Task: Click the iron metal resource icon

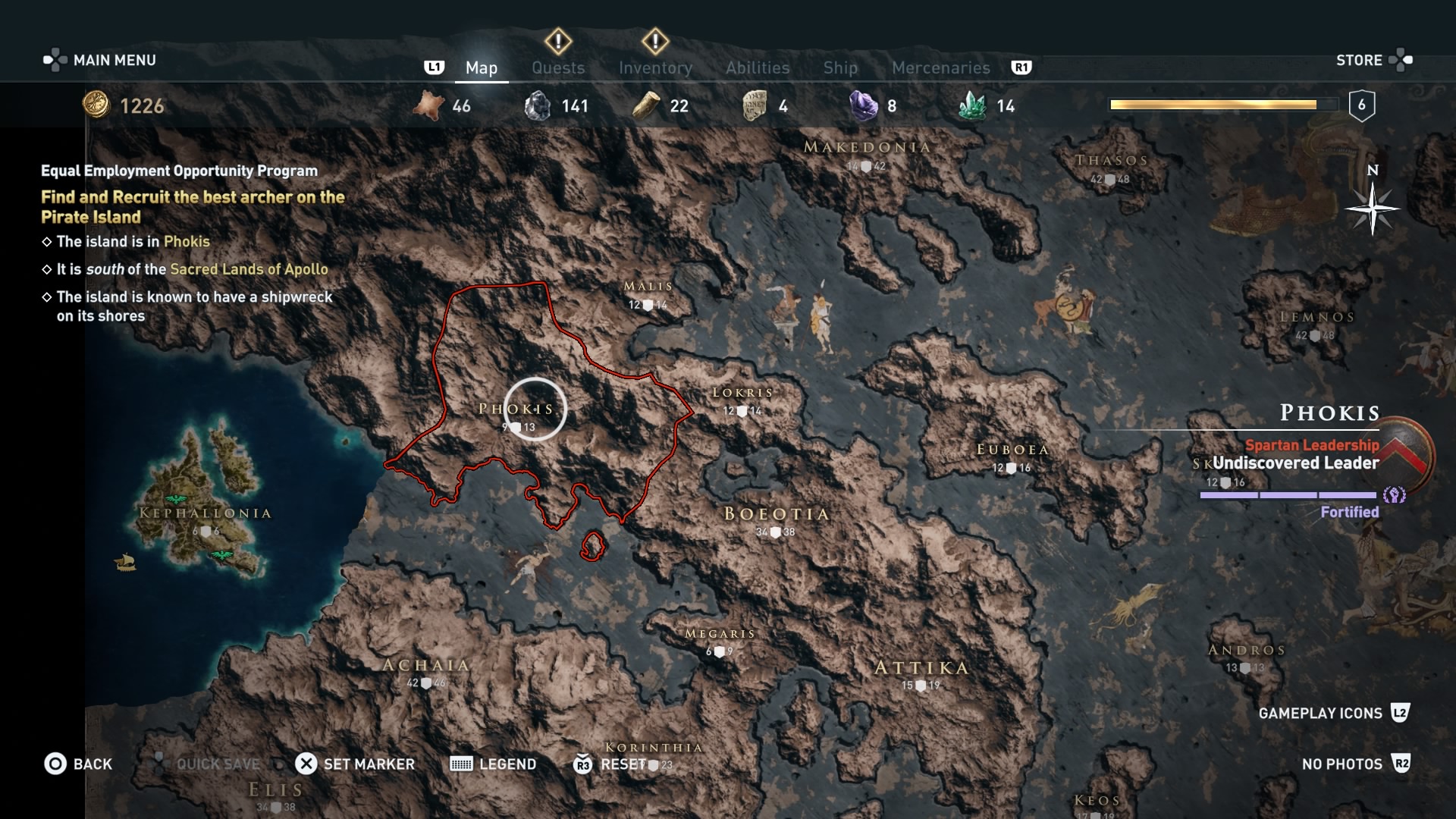Action: click(539, 105)
